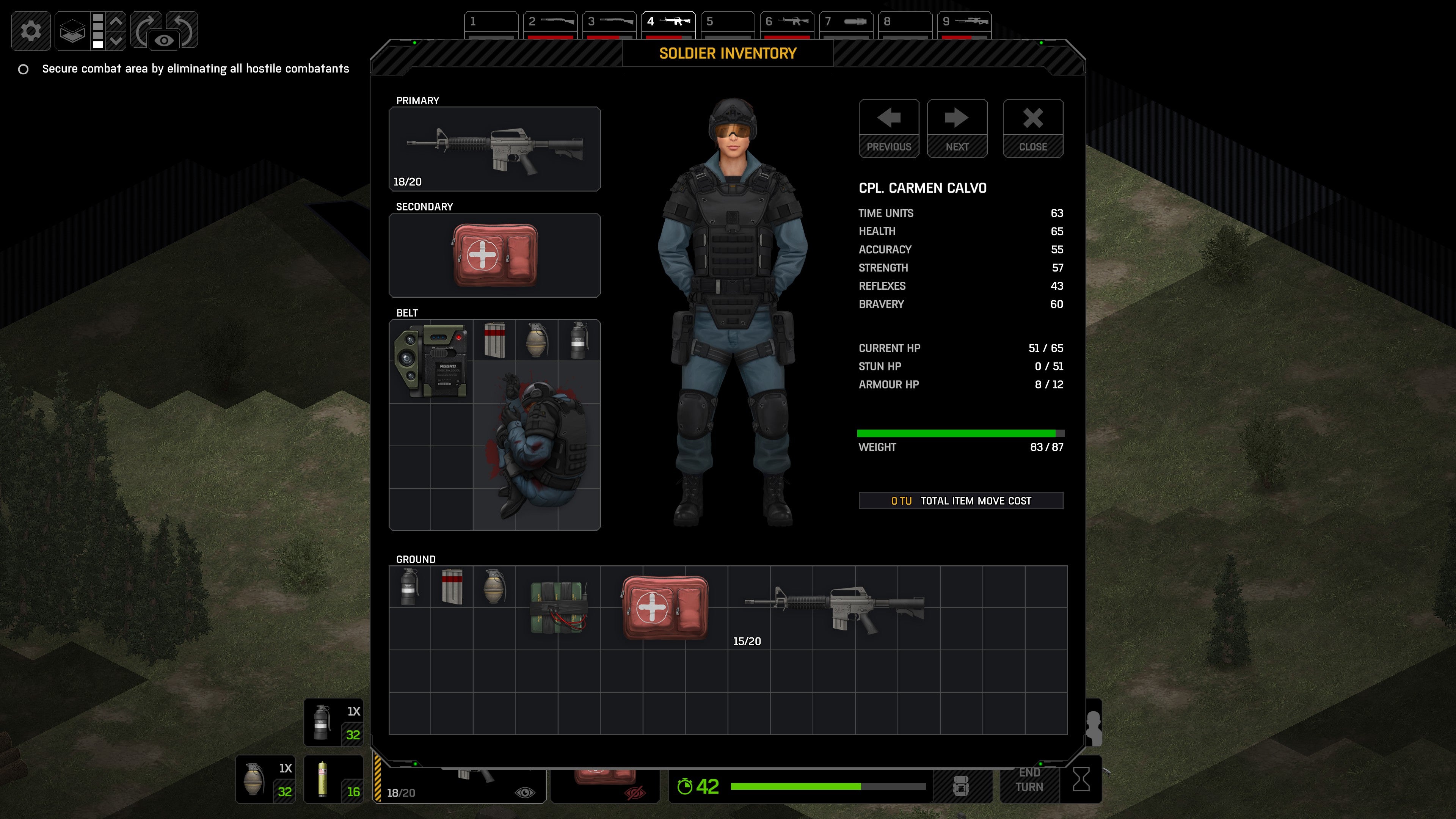Viewport: 1456px width, 819px height.
Task: Toggle the eye visibility overlay icon
Action: pos(164,41)
